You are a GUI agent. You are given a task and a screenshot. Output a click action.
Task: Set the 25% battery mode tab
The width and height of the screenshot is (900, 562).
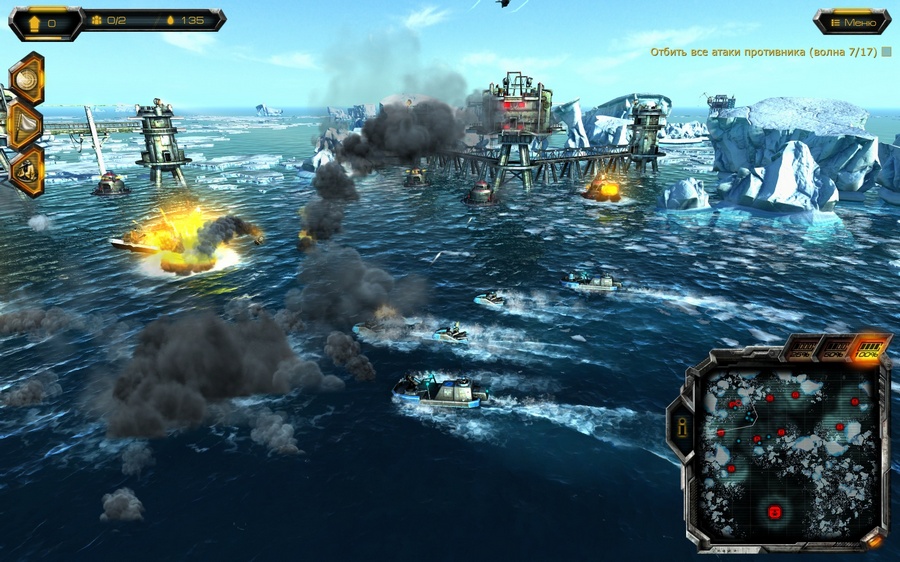[x=800, y=349]
